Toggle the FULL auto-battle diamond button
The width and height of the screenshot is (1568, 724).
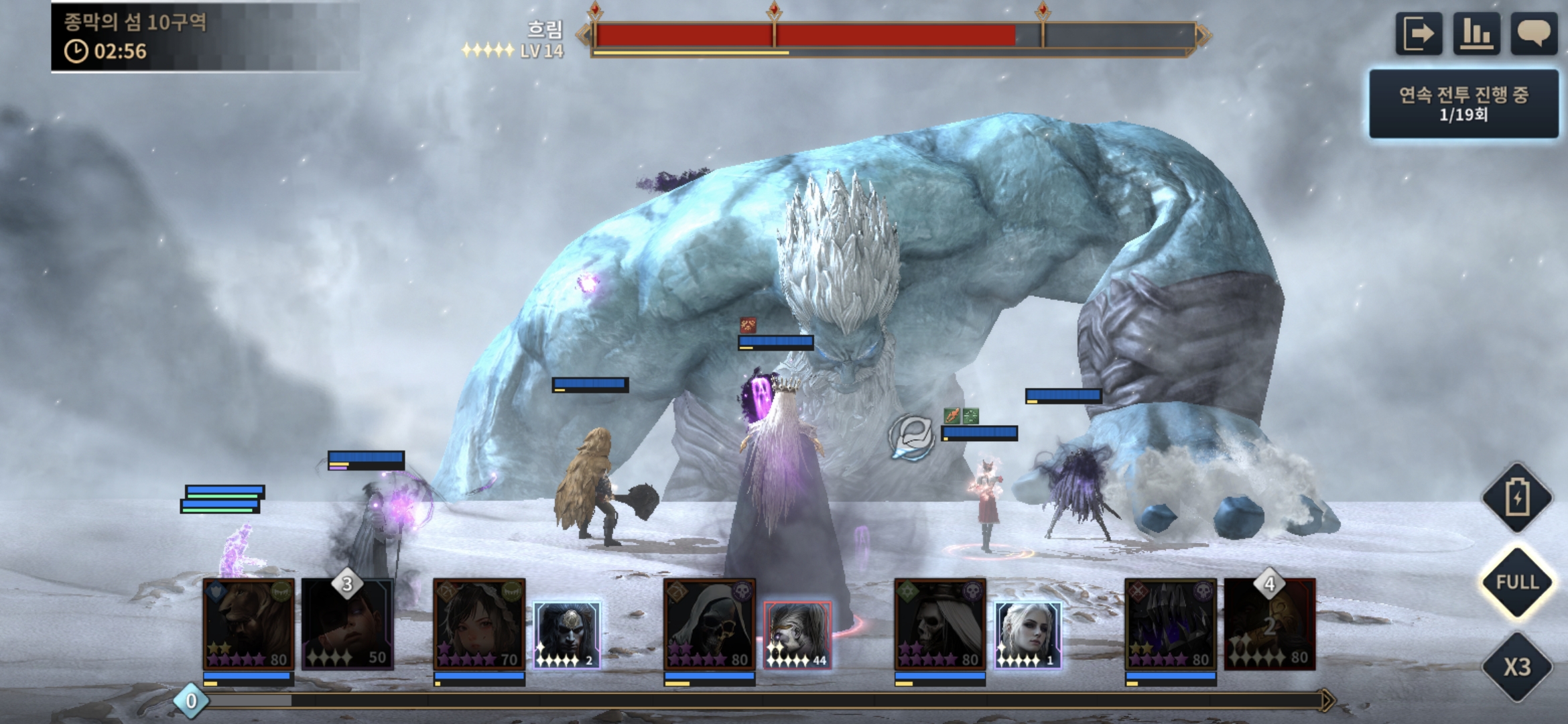pos(1517,582)
